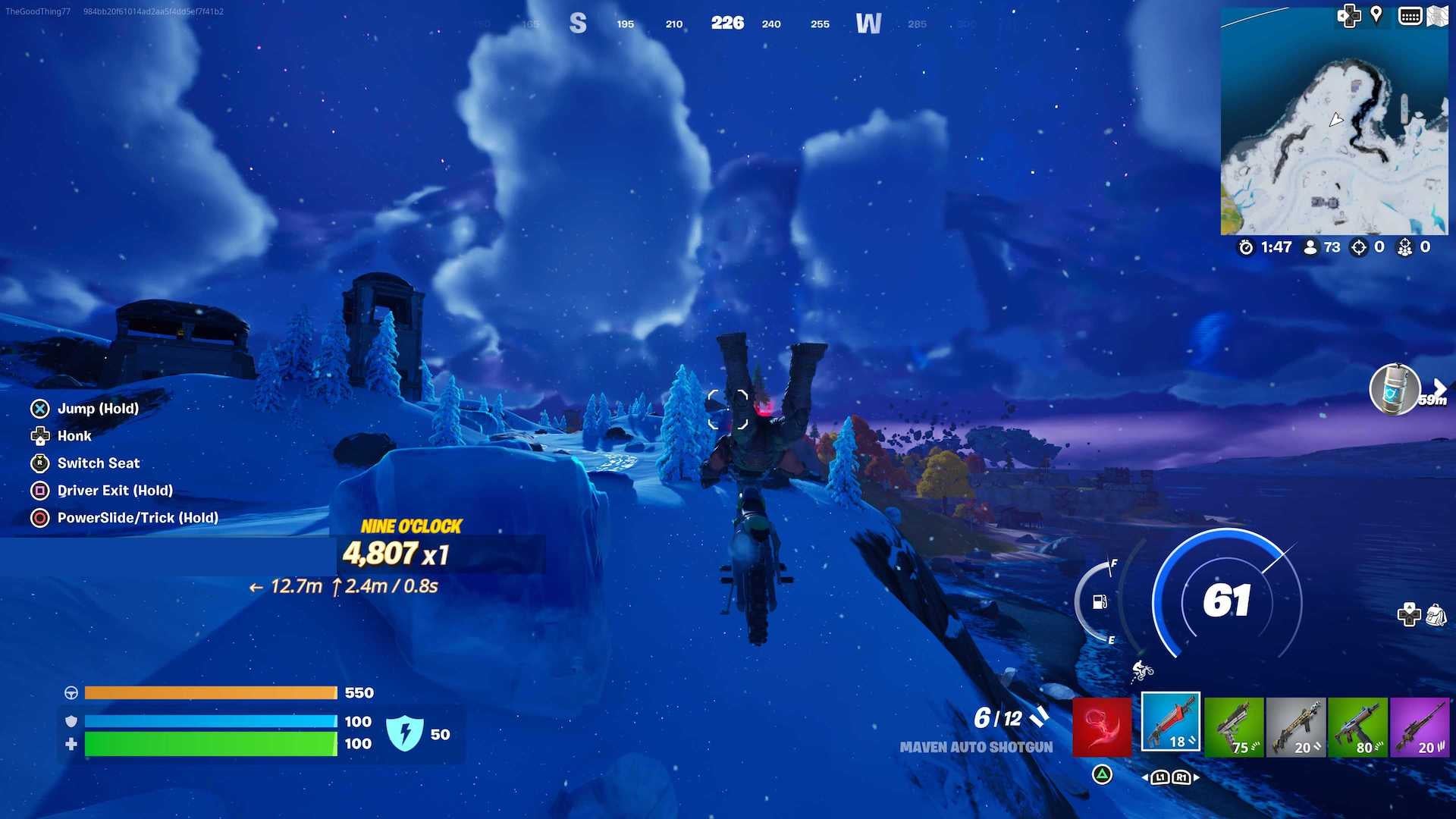This screenshot has width=1456, height=819.
Task: Click the L1 cycle-left prompt
Action: (x=1160, y=777)
